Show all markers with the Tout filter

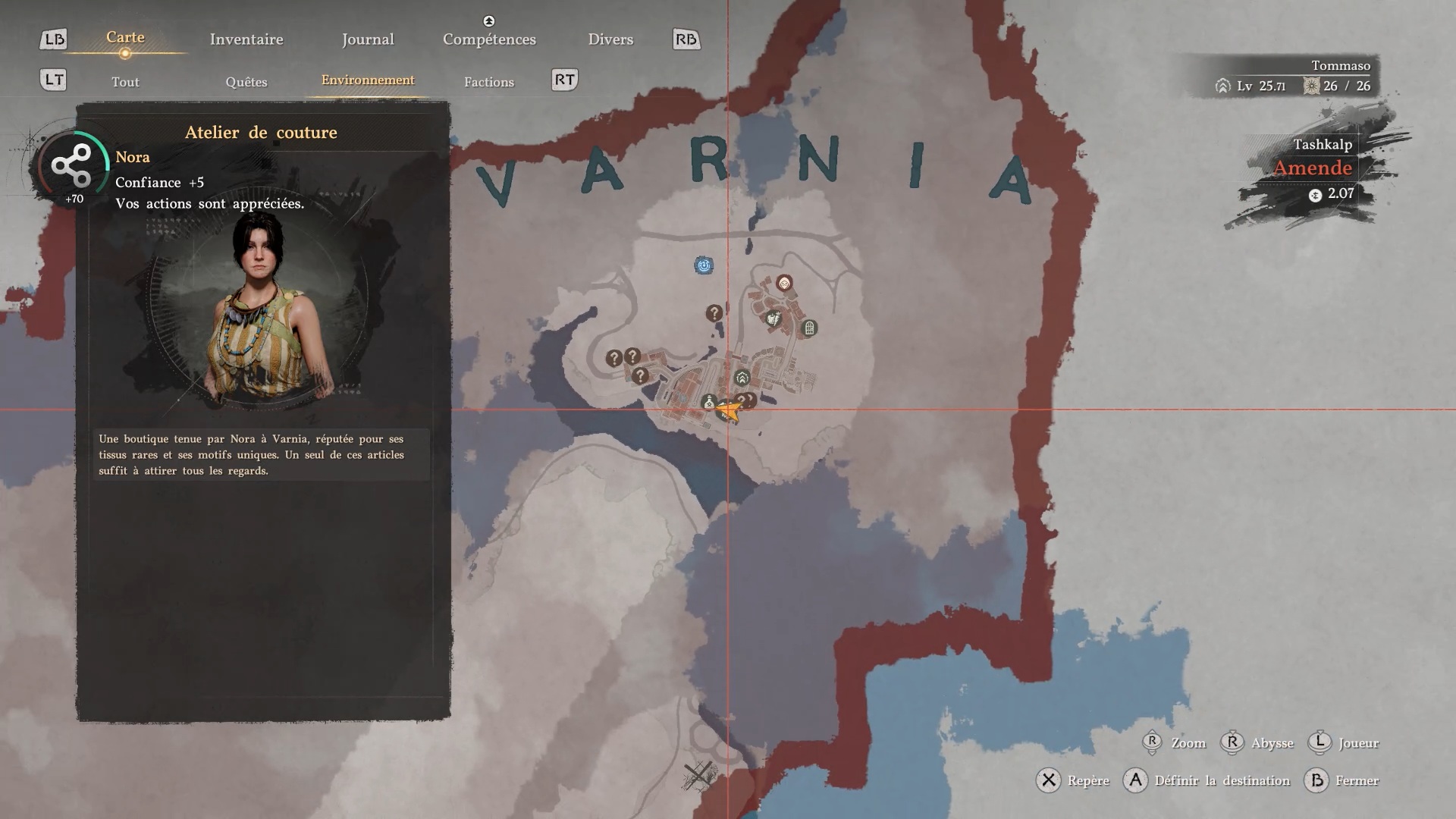click(x=125, y=82)
